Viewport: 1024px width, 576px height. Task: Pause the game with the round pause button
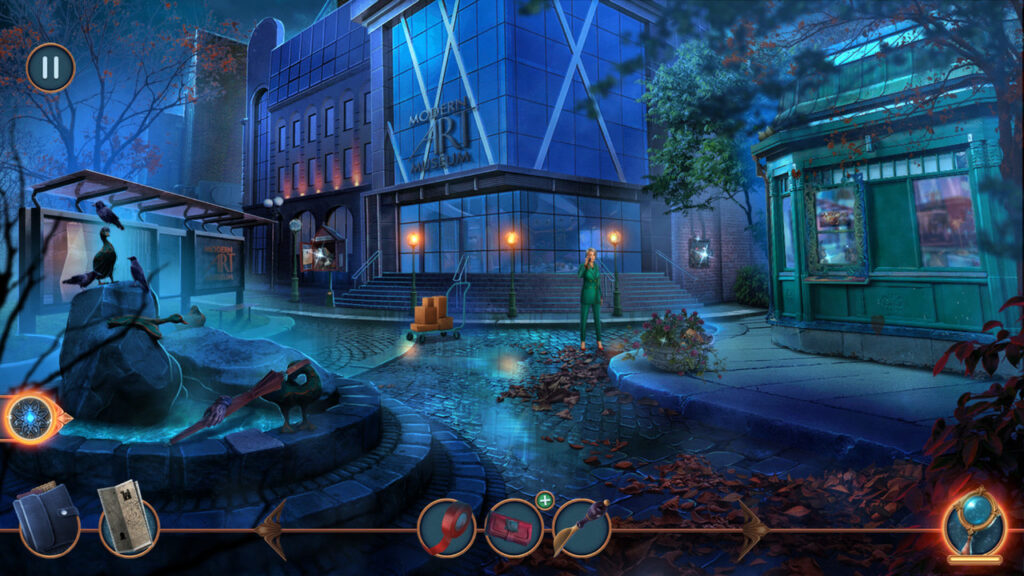50,68
